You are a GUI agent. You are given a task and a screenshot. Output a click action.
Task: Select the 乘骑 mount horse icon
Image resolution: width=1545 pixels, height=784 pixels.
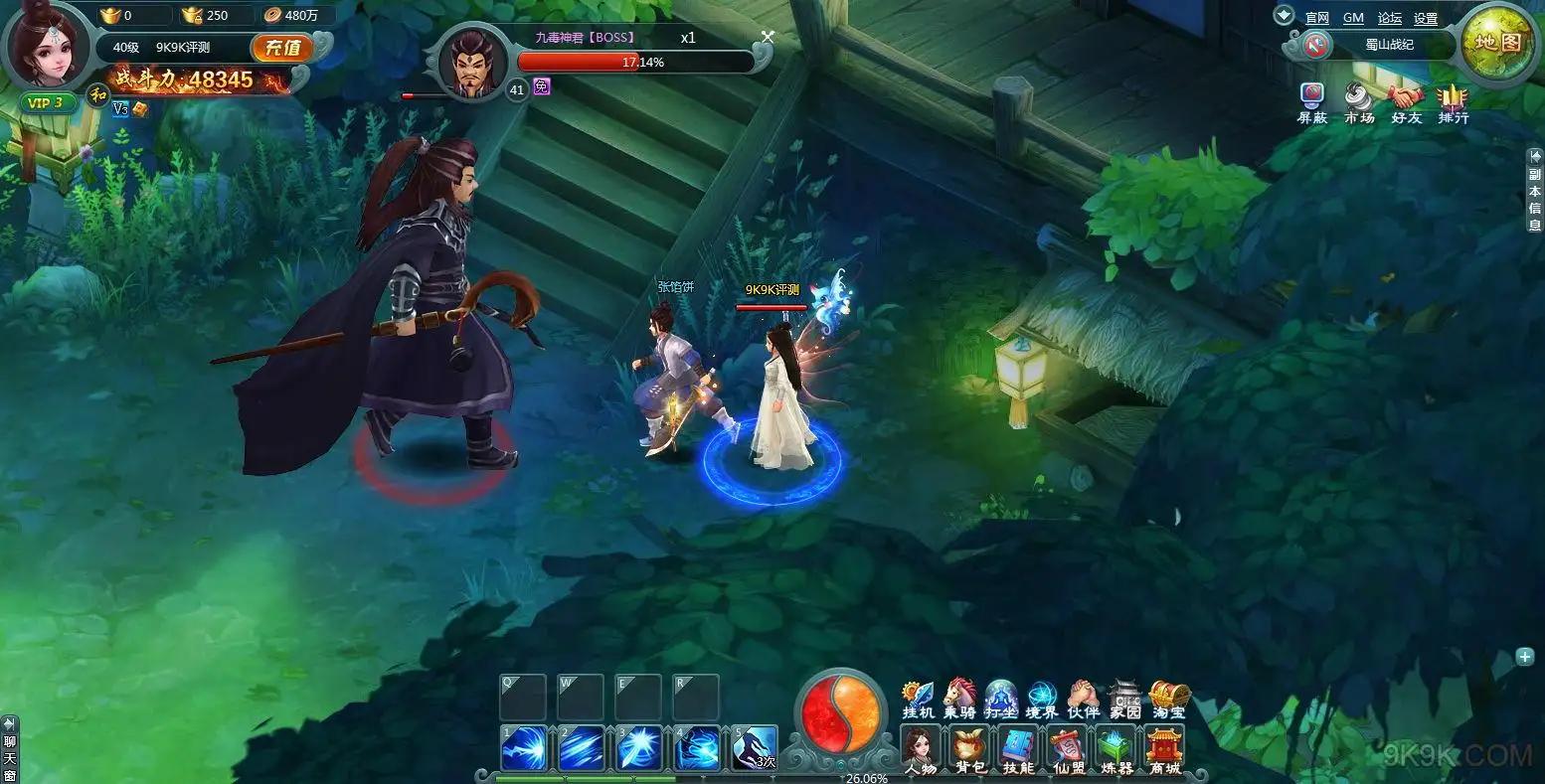959,698
